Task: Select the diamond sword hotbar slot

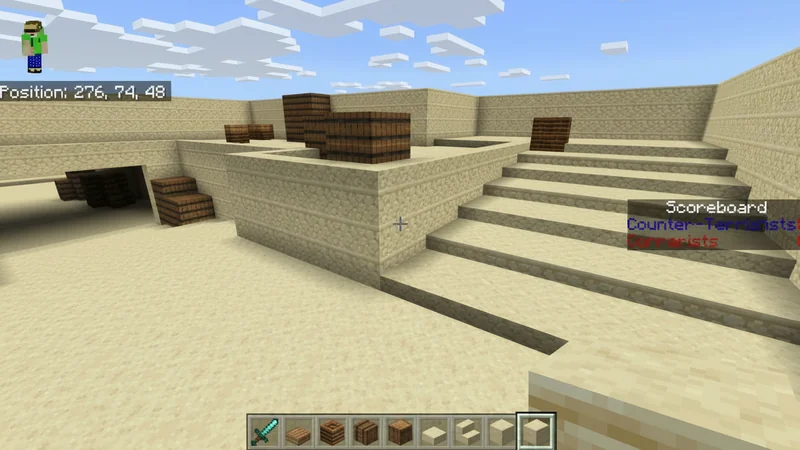Action: pyautogui.click(x=264, y=432)
